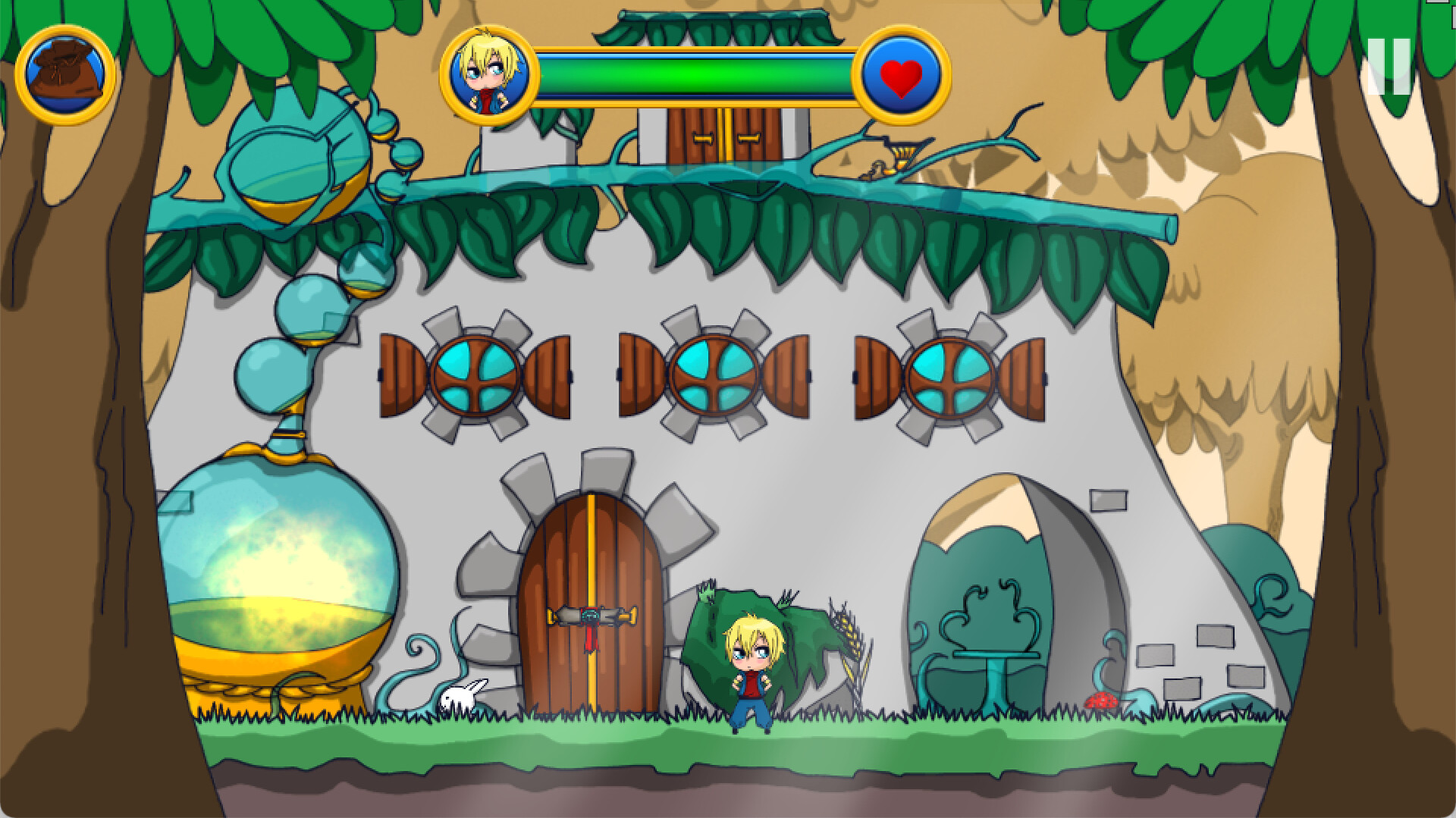Screen dimensions: 1456x818
Task: Open the inventory bag icon
Action: (x=65, y=73)
